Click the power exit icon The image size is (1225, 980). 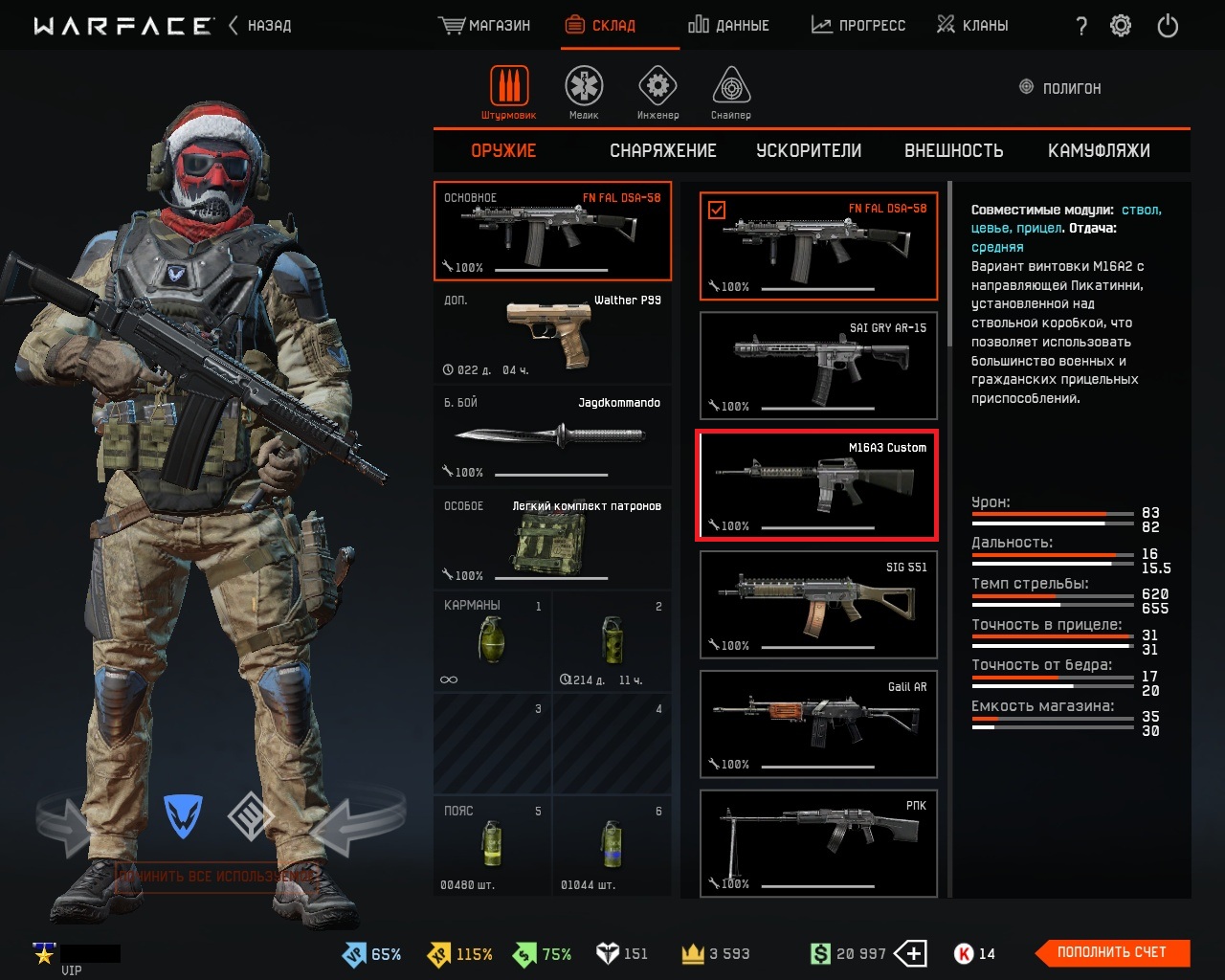(1168, 26)
